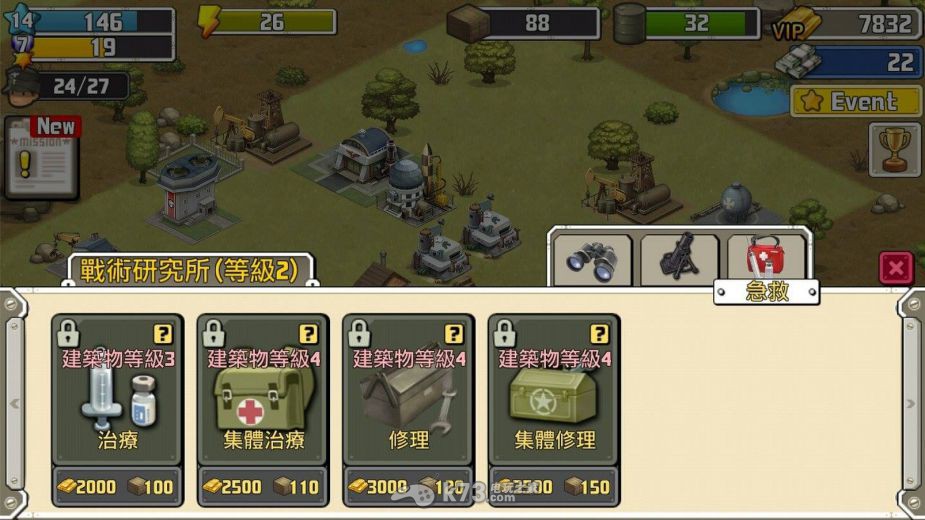
Task: Show info for 治療 via question mark
Action: (162, 334)
